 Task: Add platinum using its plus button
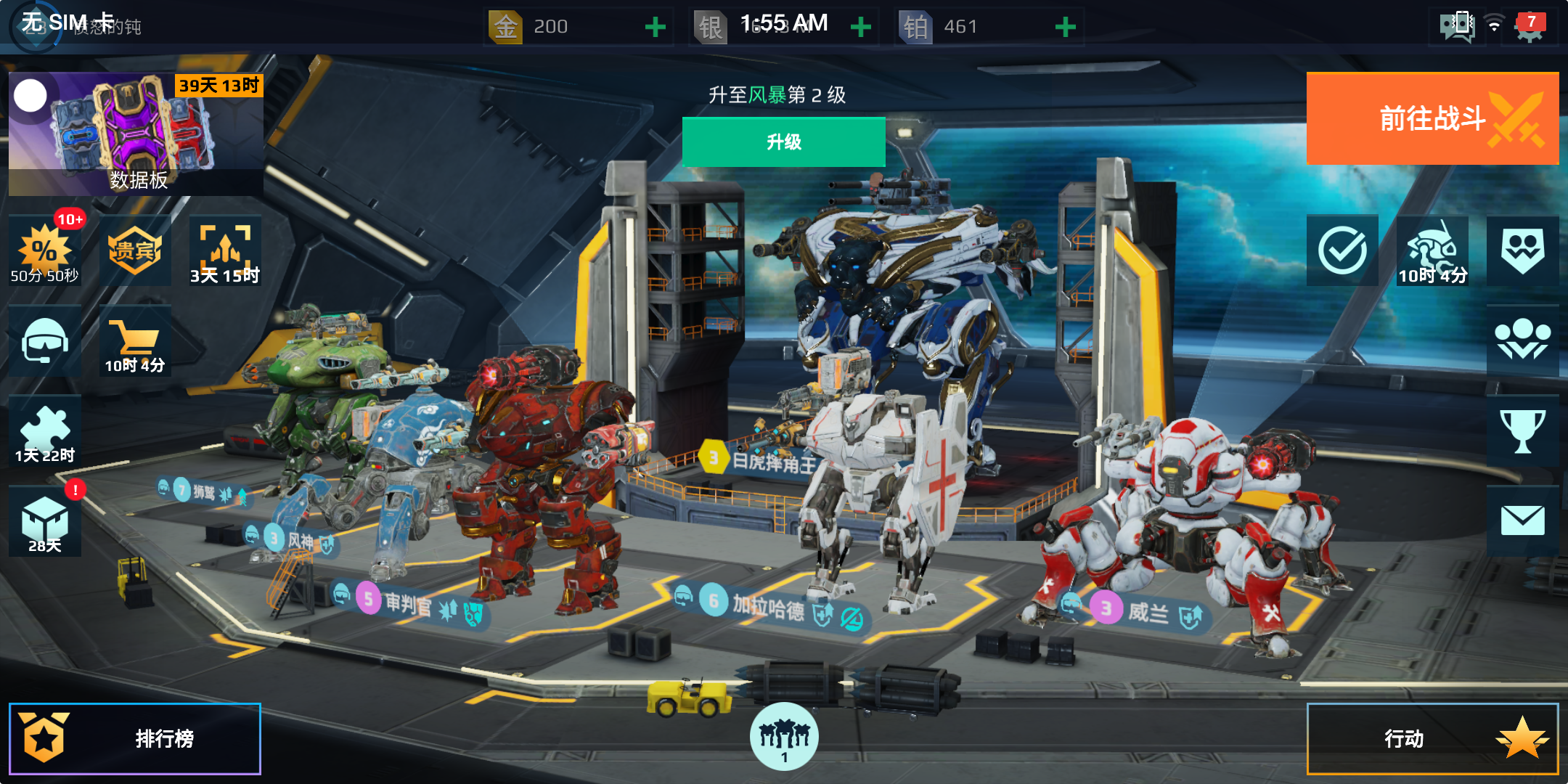click(1064, 28)
